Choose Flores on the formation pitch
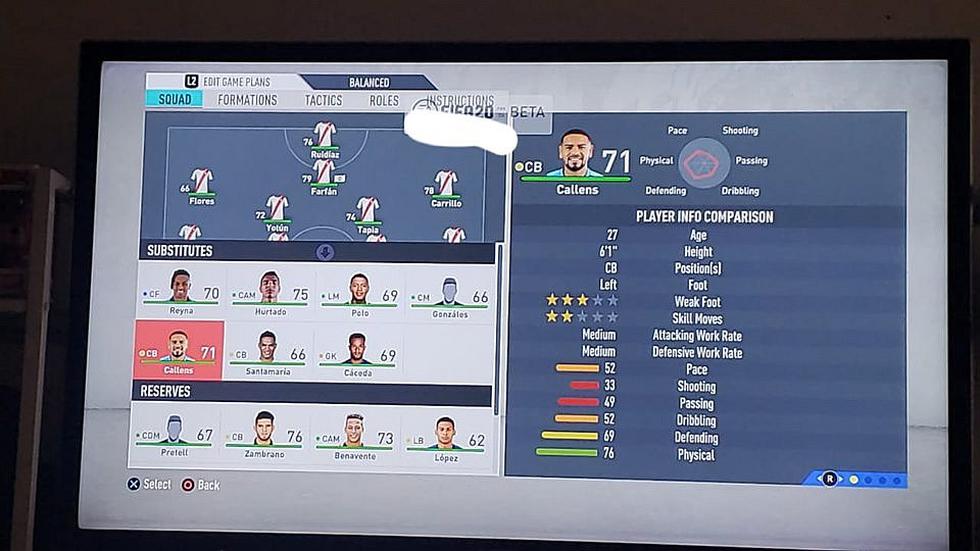 (202, 186)
